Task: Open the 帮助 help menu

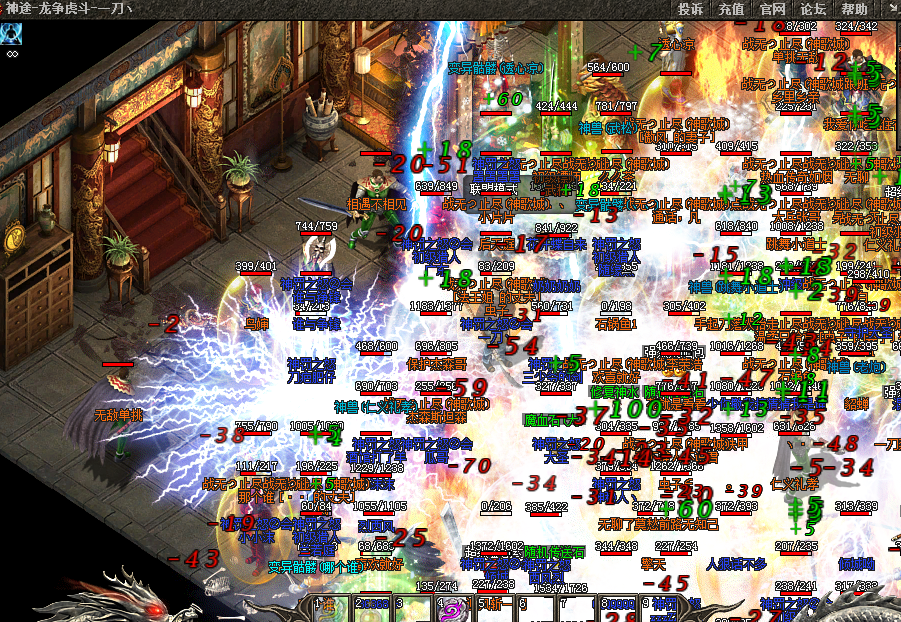Action: (x=854, y=9)
